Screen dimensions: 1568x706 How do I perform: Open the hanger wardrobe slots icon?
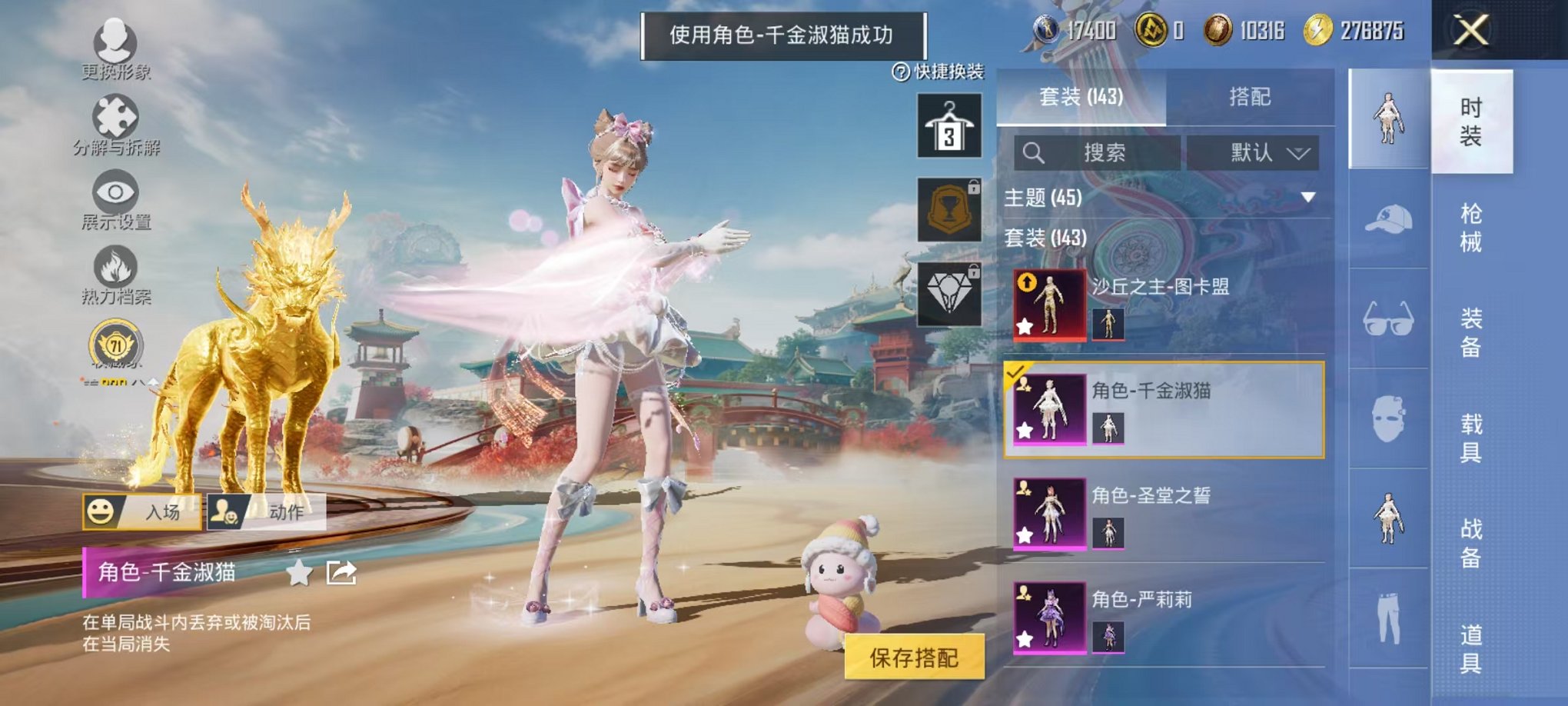(x=948, y=125)
